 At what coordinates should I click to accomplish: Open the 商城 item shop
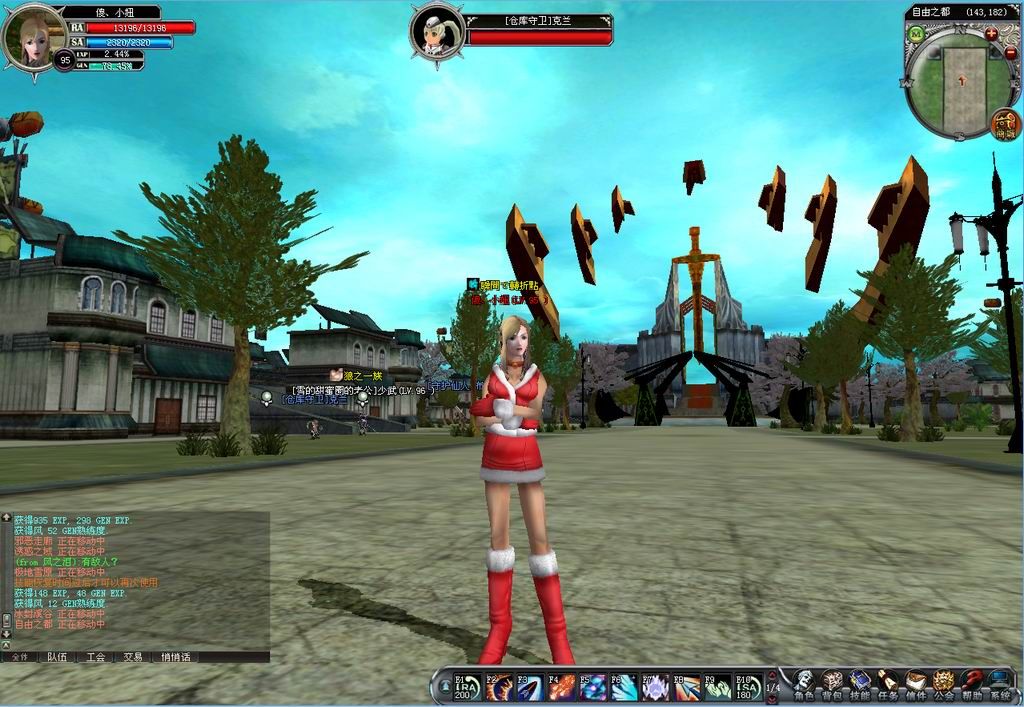pos(1005,125)
